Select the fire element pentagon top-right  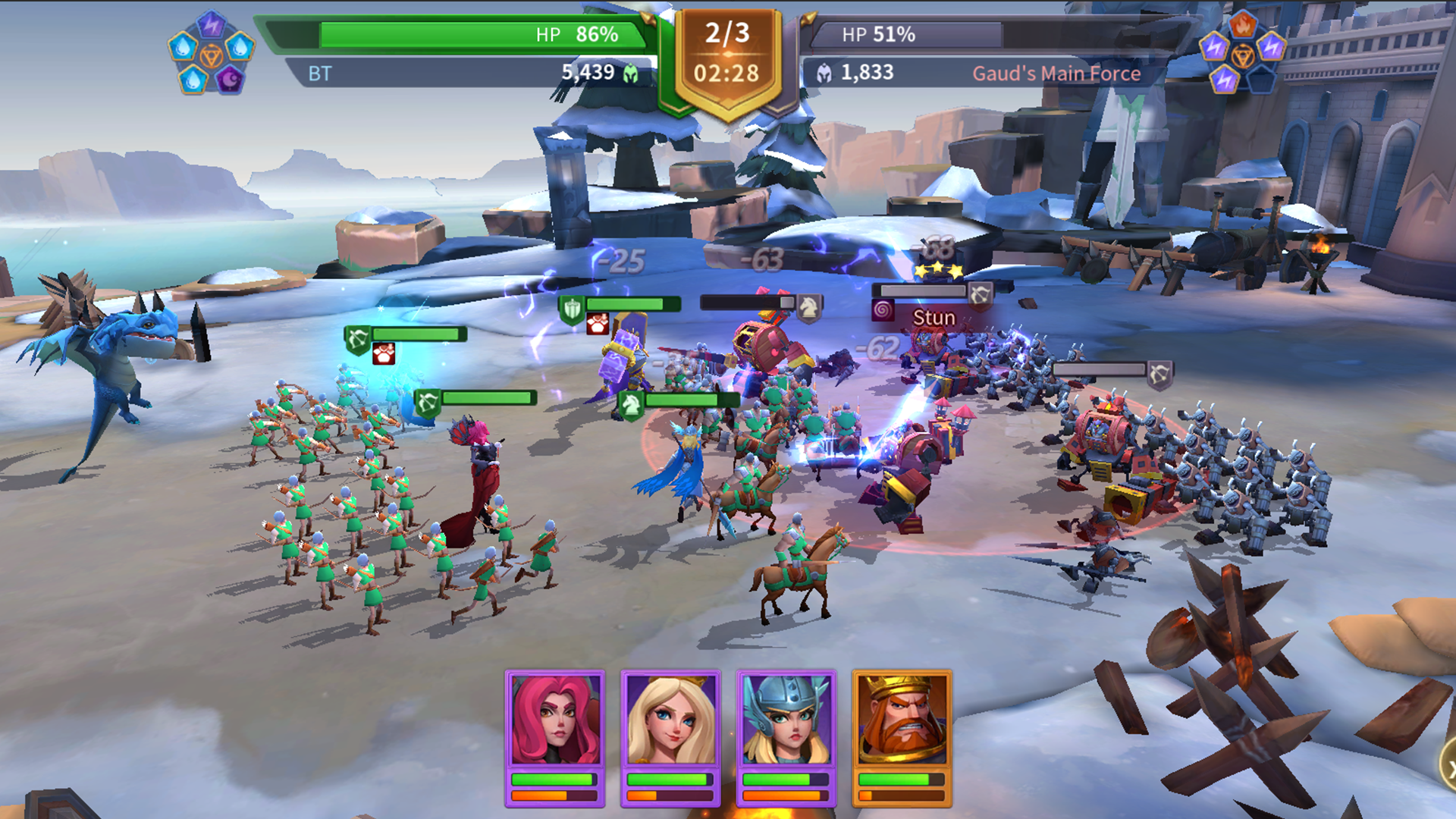coord(1243,24)
